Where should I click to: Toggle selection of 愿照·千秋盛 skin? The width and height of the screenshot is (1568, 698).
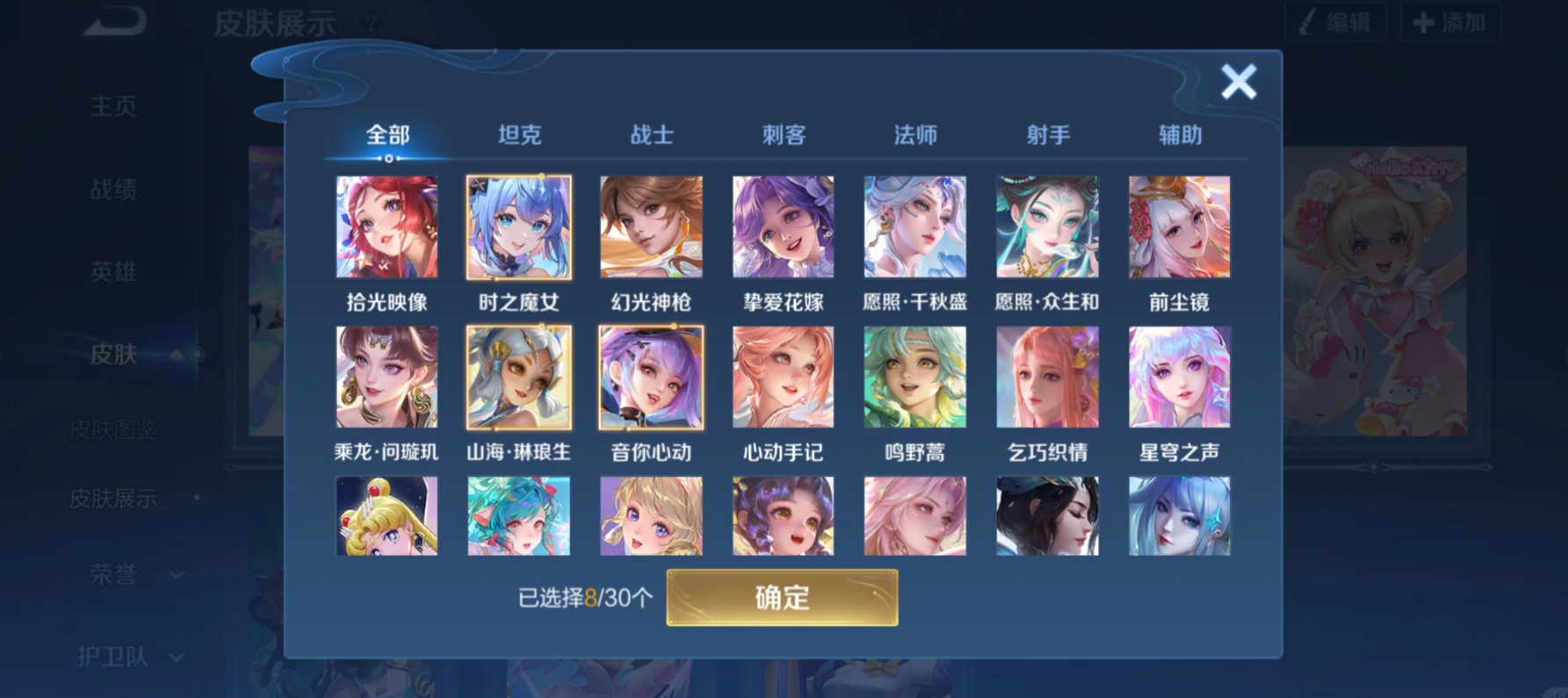pyautogui.click(x=915, y=227)
